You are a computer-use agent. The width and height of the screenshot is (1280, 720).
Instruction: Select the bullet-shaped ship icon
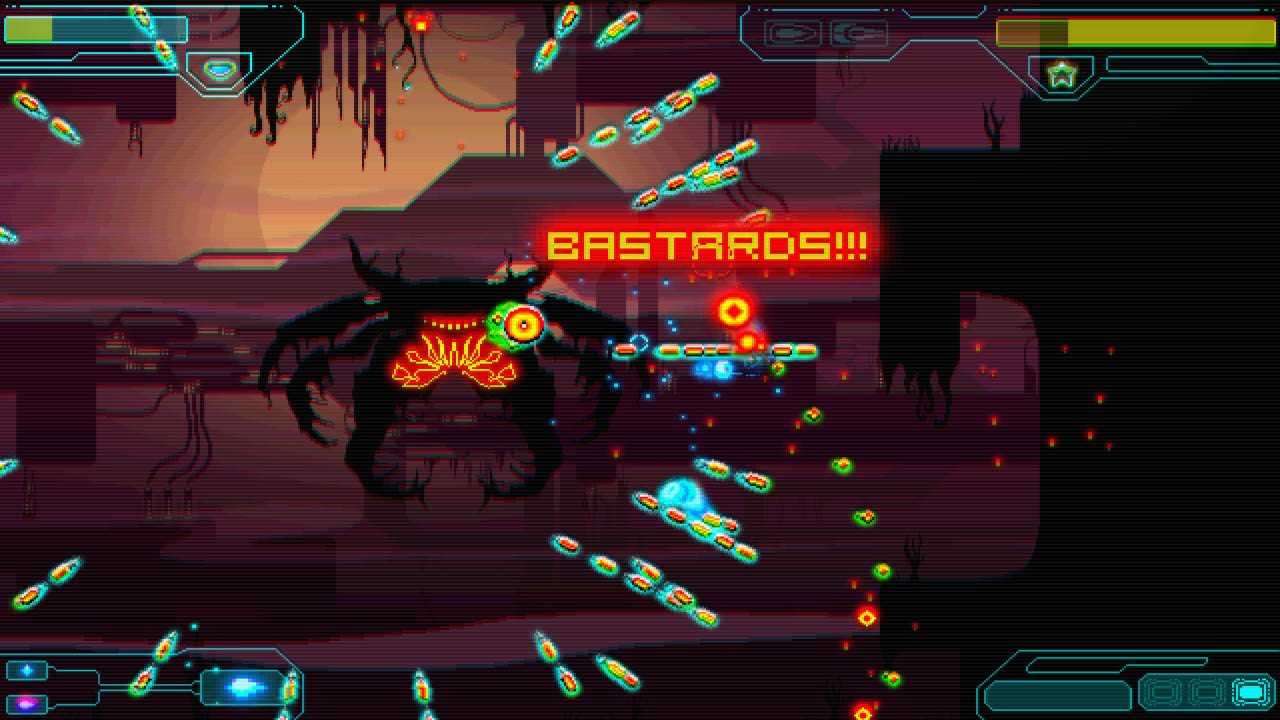tap(793, 33)
